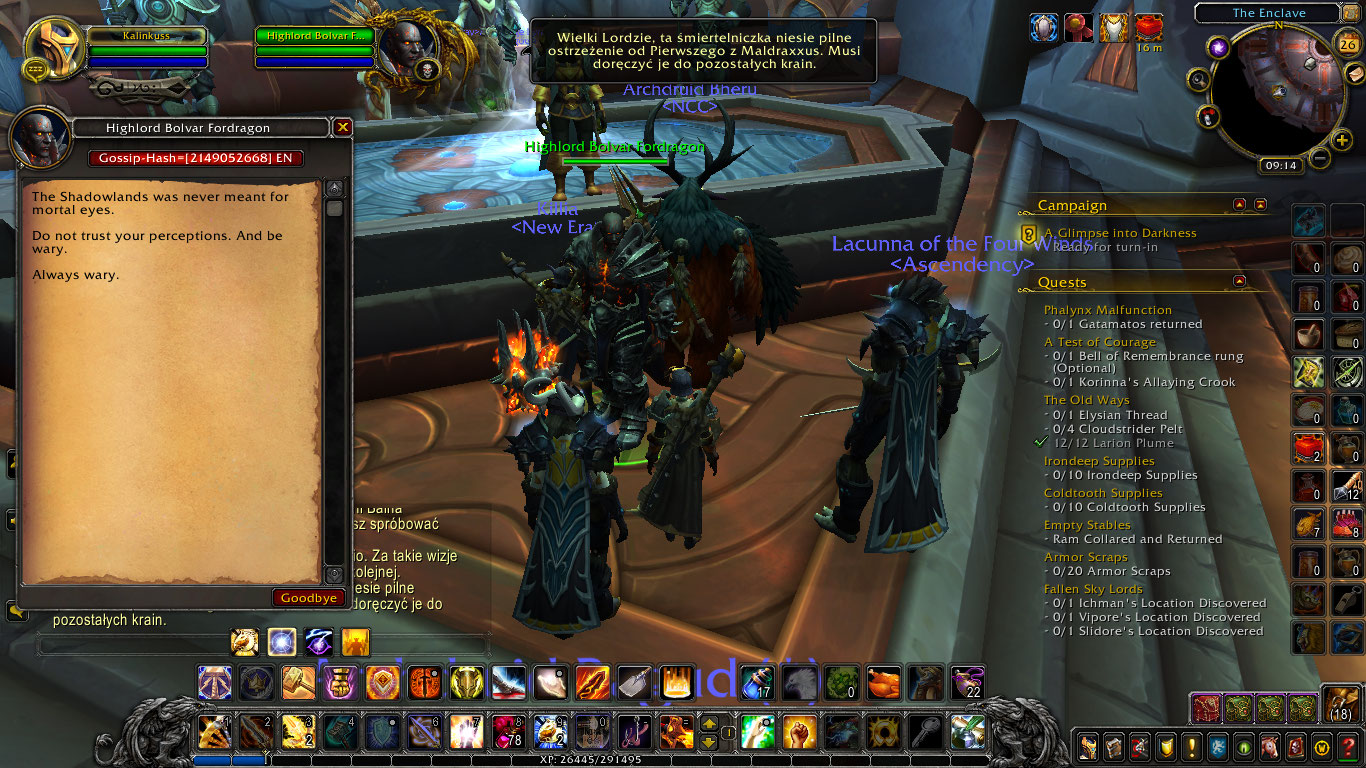
Task: Open the calendar showing day 26
Action: pyautogui.click(x=1347, y=44)
